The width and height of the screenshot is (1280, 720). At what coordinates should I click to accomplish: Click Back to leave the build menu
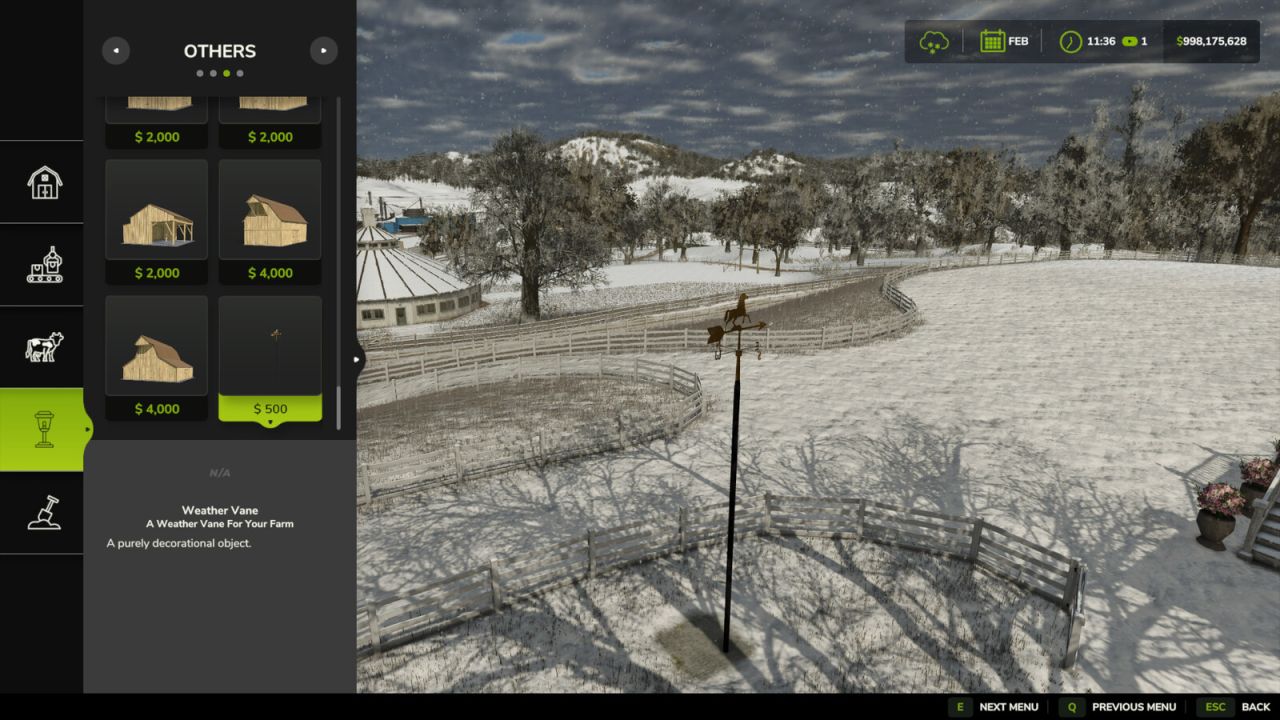point(1255,707)
